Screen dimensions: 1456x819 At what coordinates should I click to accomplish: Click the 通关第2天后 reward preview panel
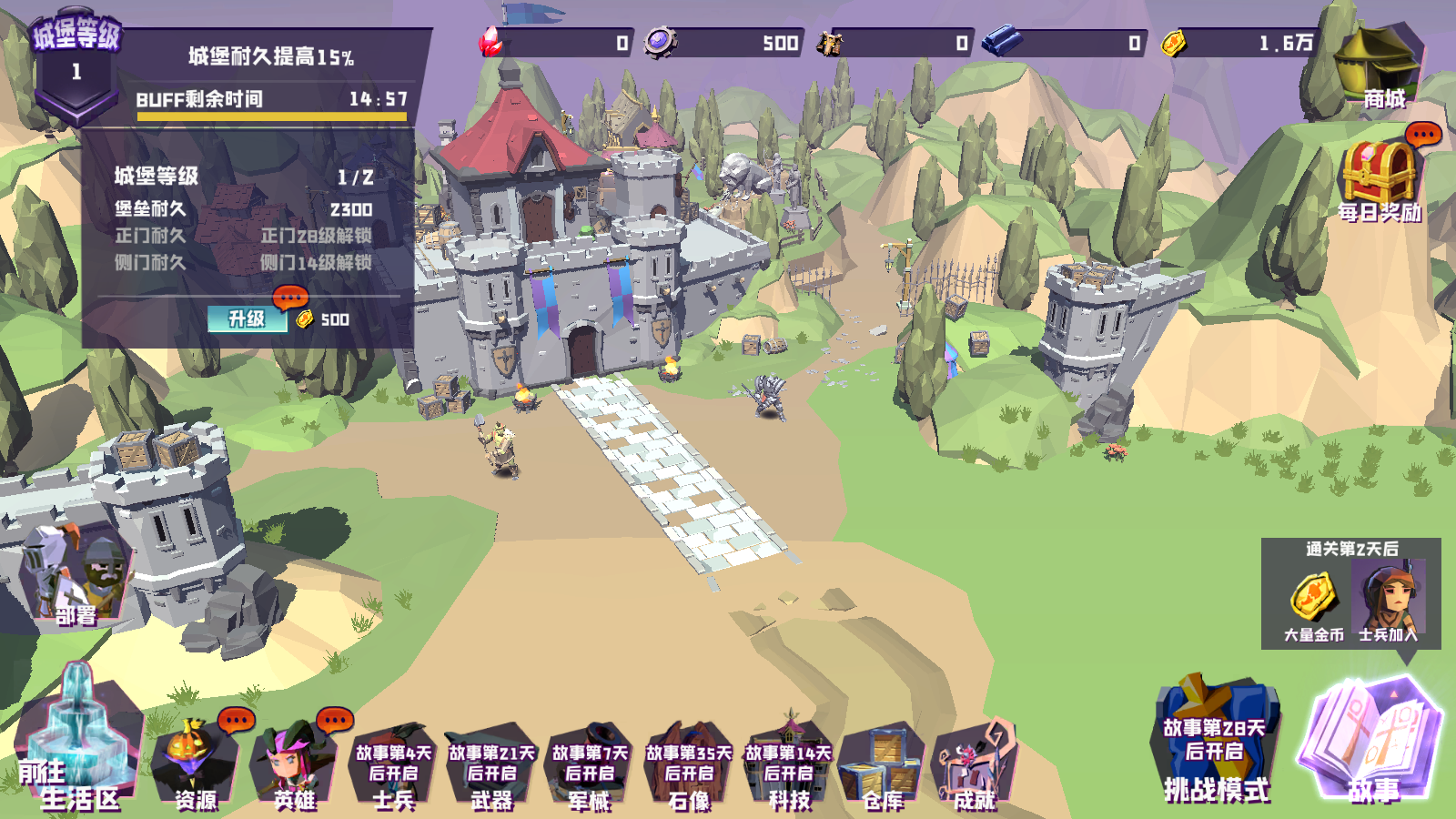[x=1350, y=593]
